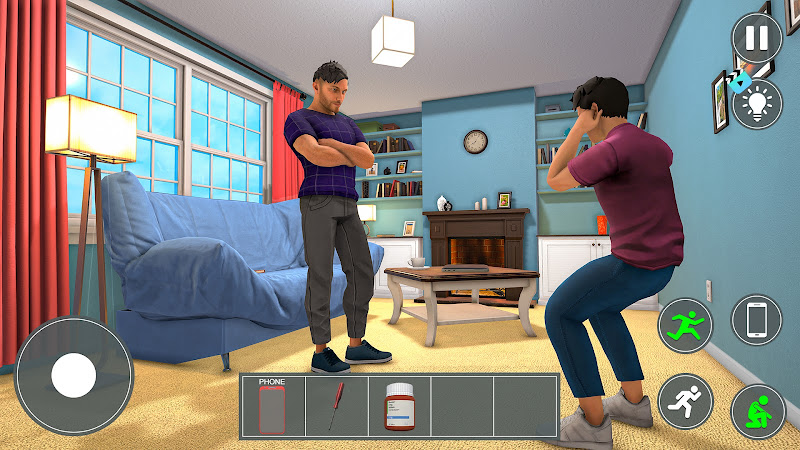The image size is (800, 450).
Task: Select the PHONE inventory slot
Action: 272,406
